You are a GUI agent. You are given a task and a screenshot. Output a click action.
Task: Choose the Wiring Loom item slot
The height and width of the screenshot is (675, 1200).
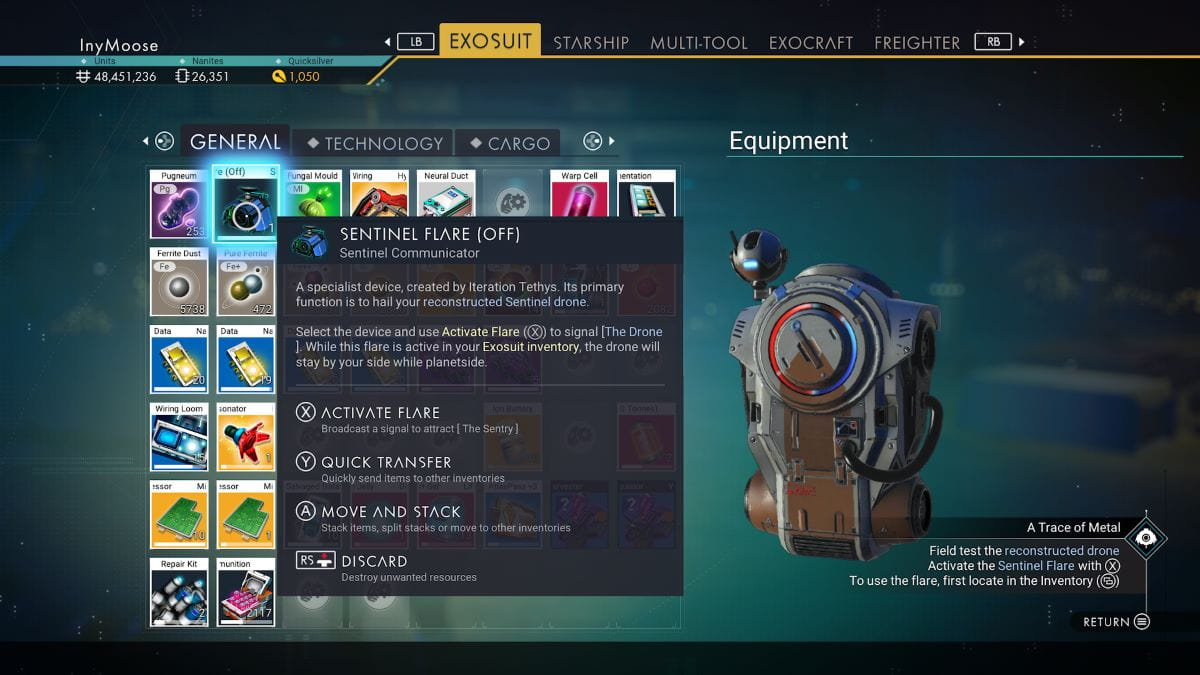click(x=179, y=437)
